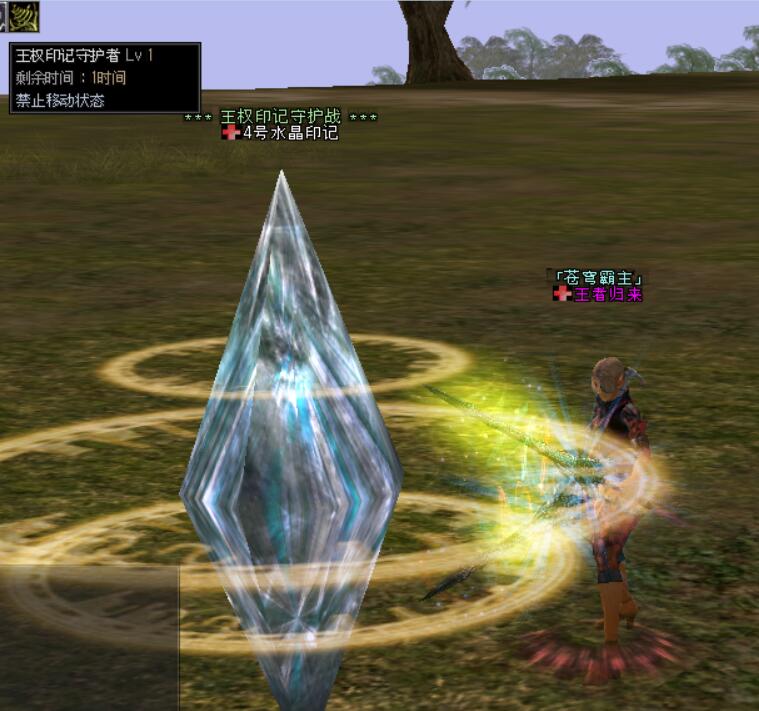Click the 王权印记守护者 buff icon
This screenshot has width=759, height=711.
tap(24, 17)
